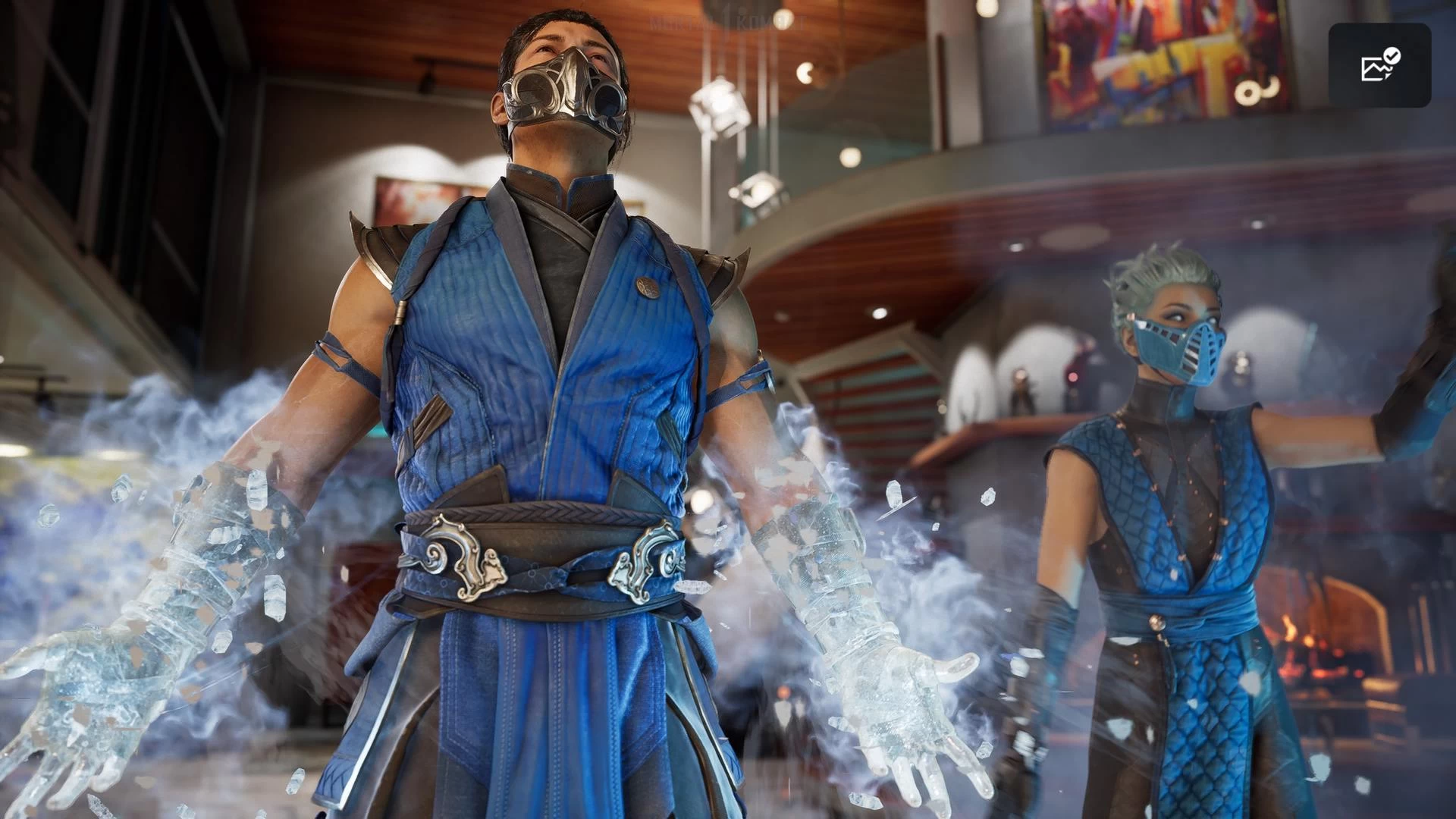Open the screenshot-saved notification icon

pyautogui.click(x=1379, y=65)
